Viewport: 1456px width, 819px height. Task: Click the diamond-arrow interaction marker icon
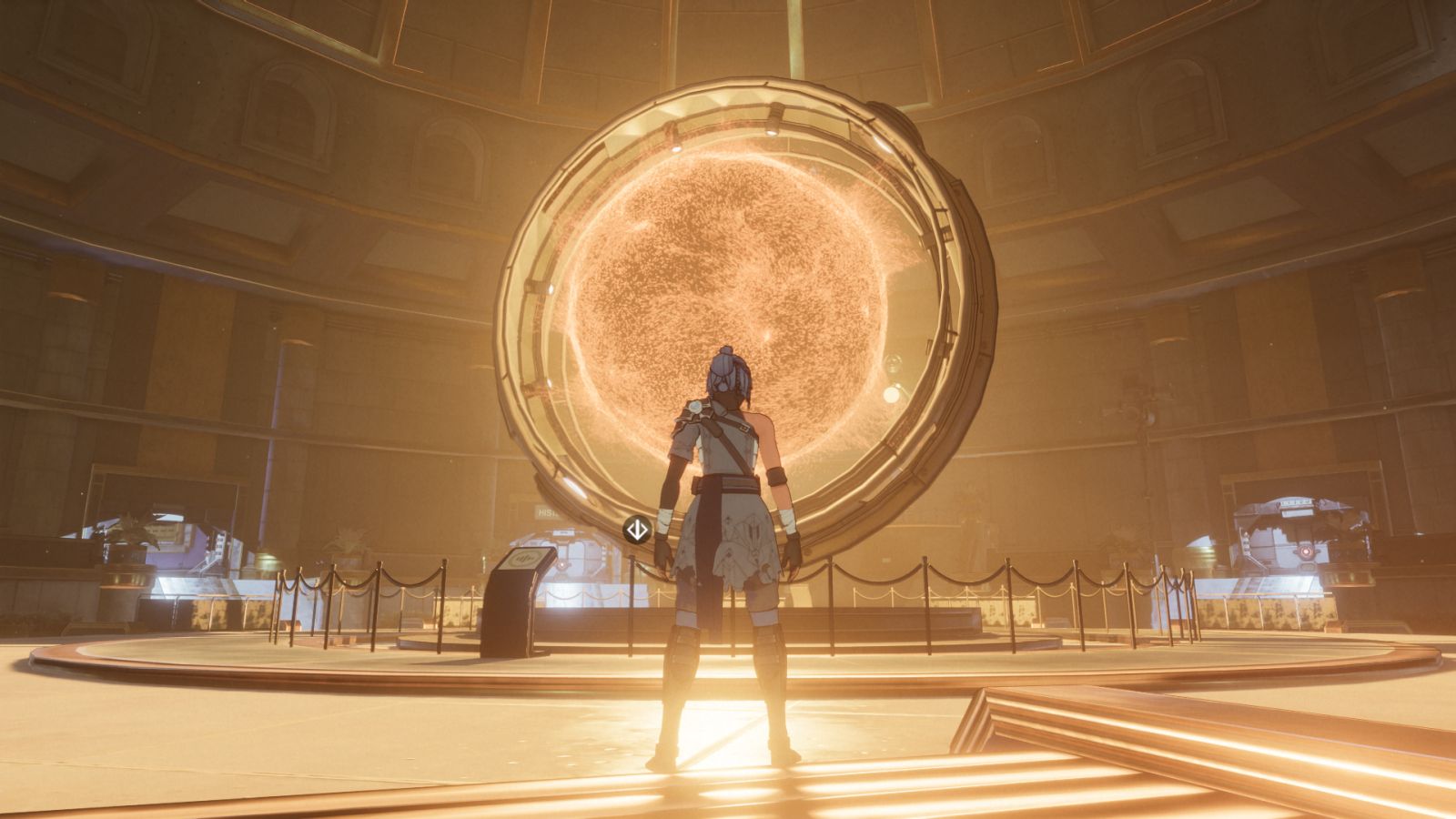[637, 529]
